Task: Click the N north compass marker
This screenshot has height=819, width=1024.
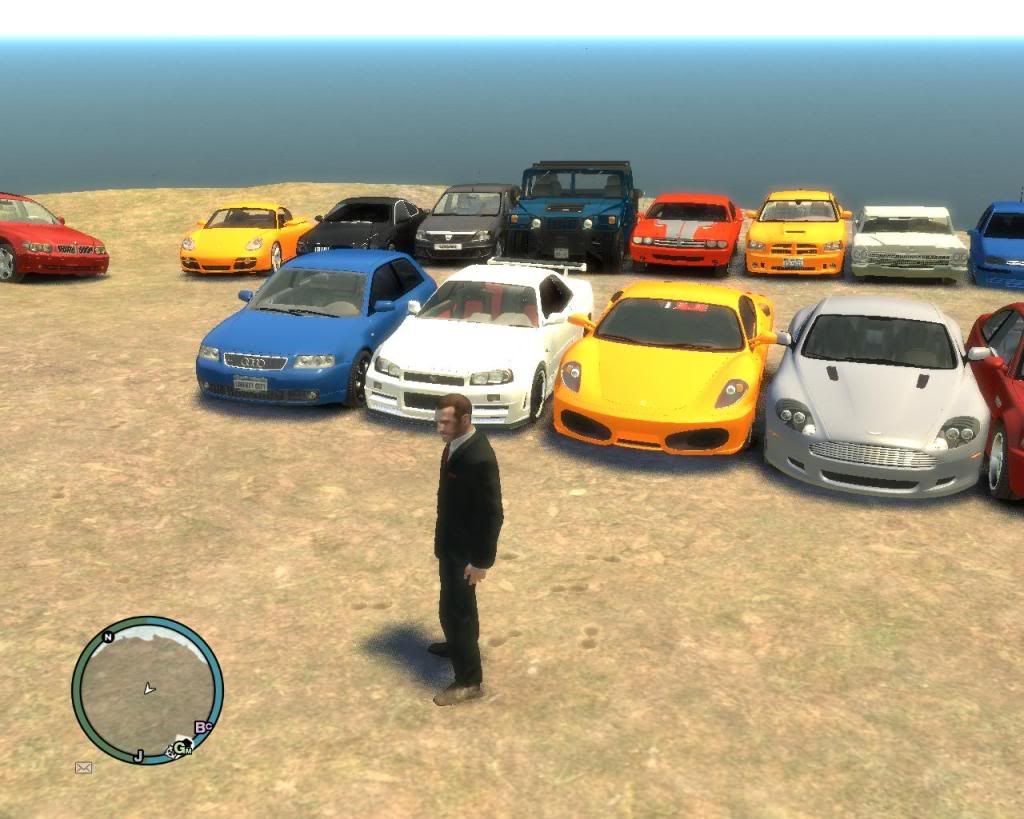Action: pos(107,637)
